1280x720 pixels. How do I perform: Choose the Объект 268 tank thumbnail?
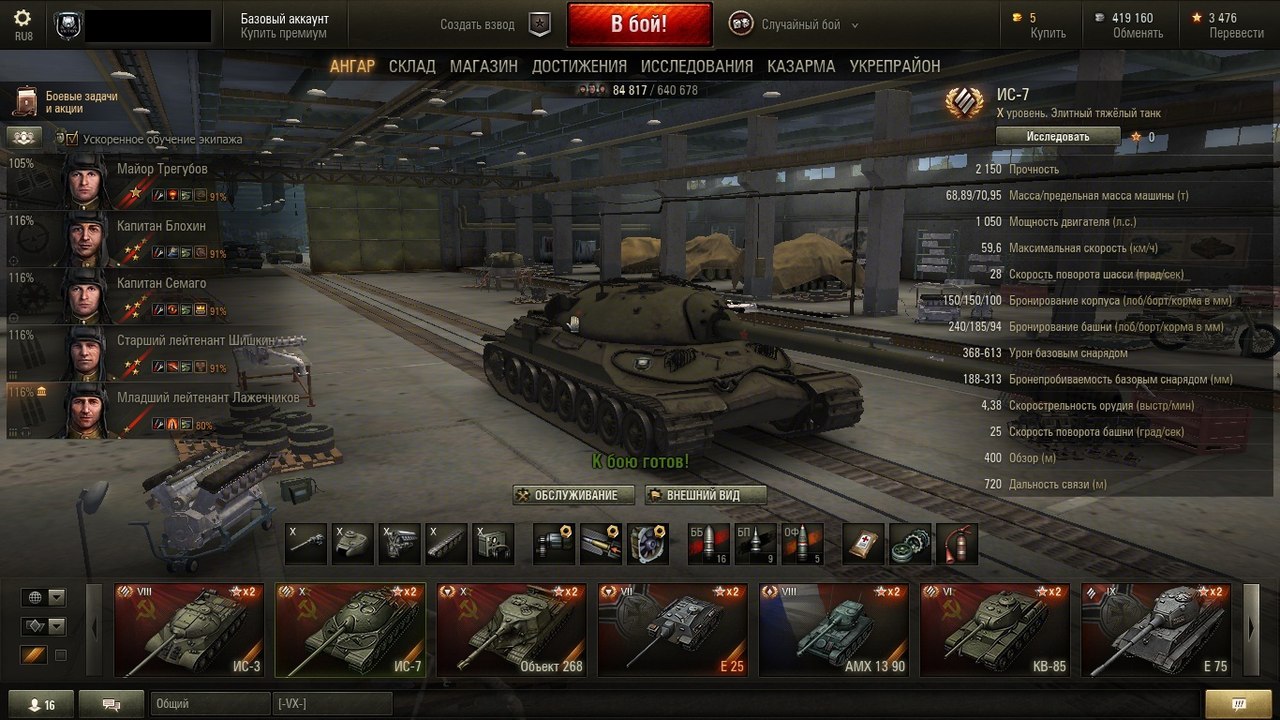click(x=512, y=630)
